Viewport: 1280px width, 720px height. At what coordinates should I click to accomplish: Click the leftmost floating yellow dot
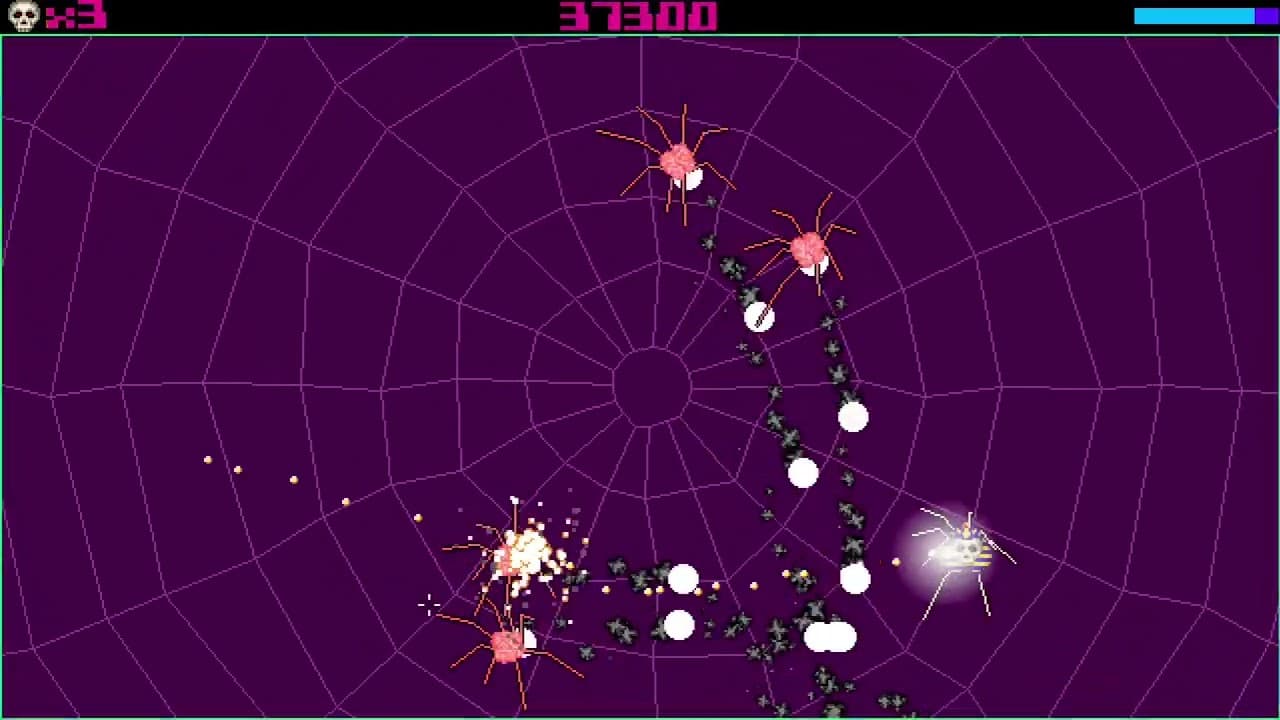tap(207, 458)
